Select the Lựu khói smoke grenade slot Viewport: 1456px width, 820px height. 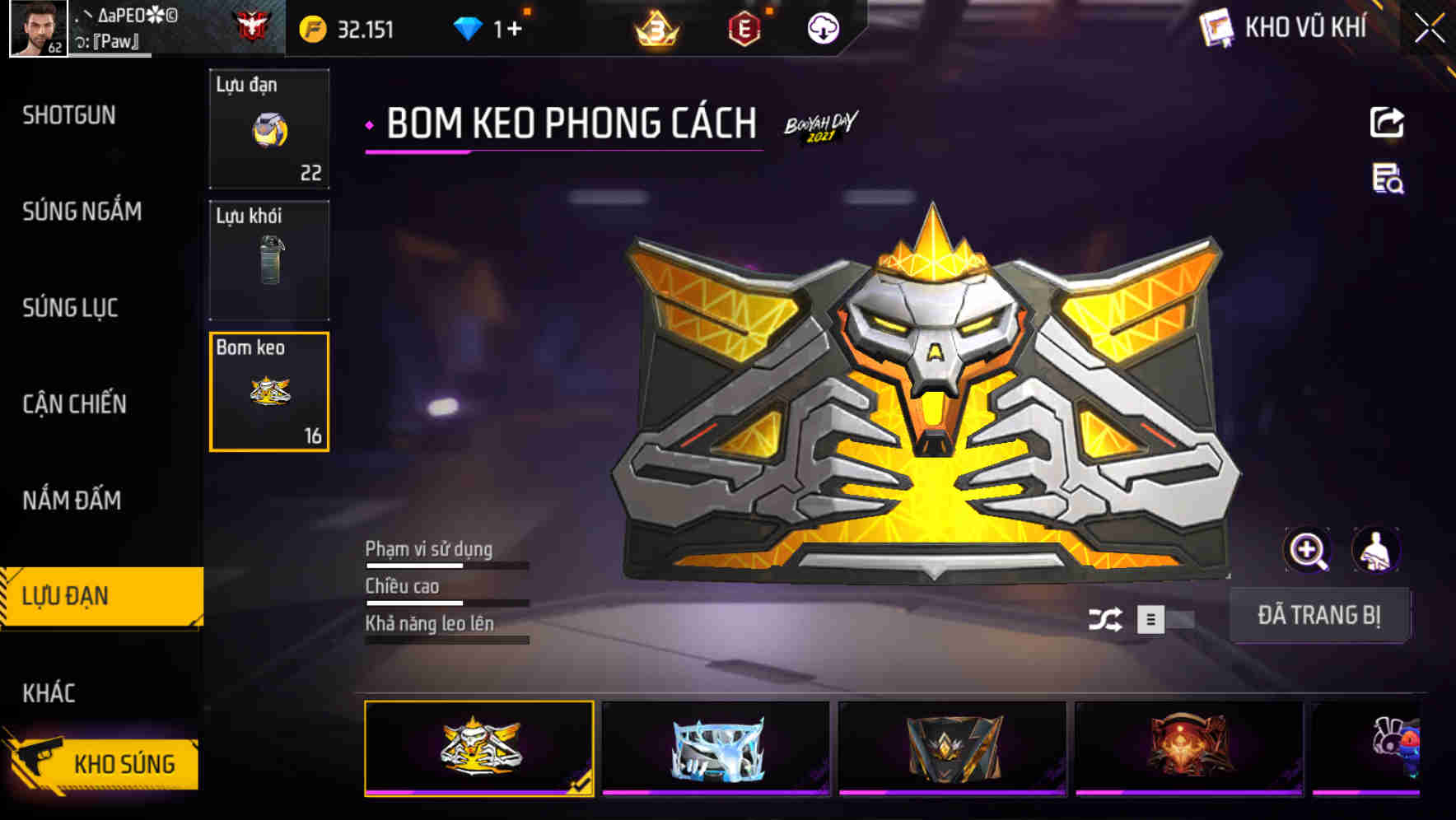pyautogui.click(x=268, y=259)
